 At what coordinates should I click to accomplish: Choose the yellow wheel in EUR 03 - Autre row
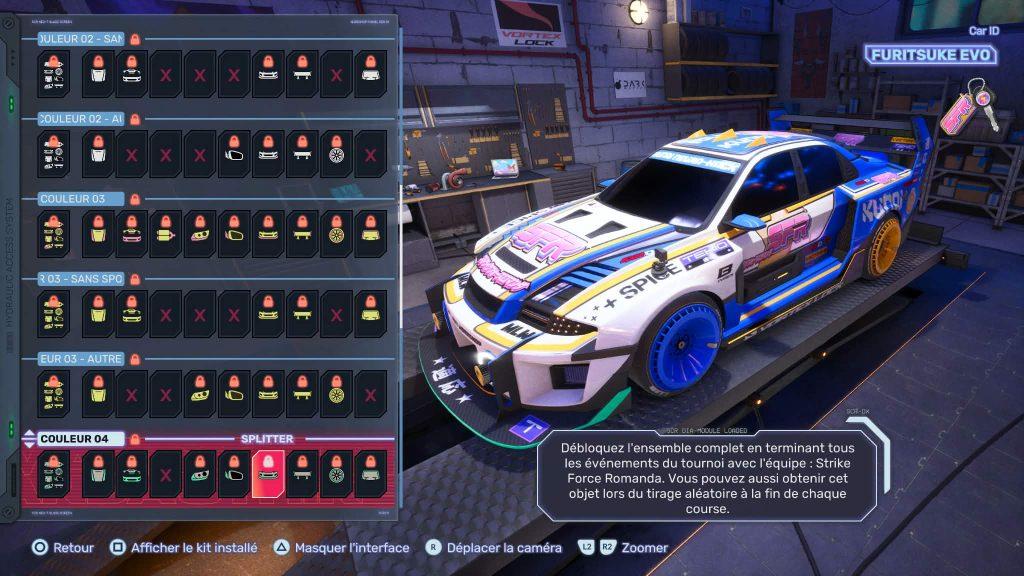coord(336,393)
